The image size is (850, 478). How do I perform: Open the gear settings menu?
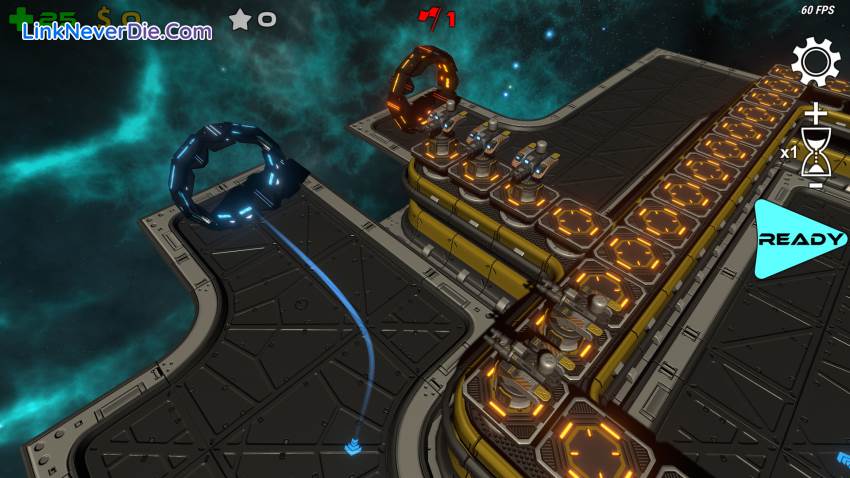coord(816,63)
